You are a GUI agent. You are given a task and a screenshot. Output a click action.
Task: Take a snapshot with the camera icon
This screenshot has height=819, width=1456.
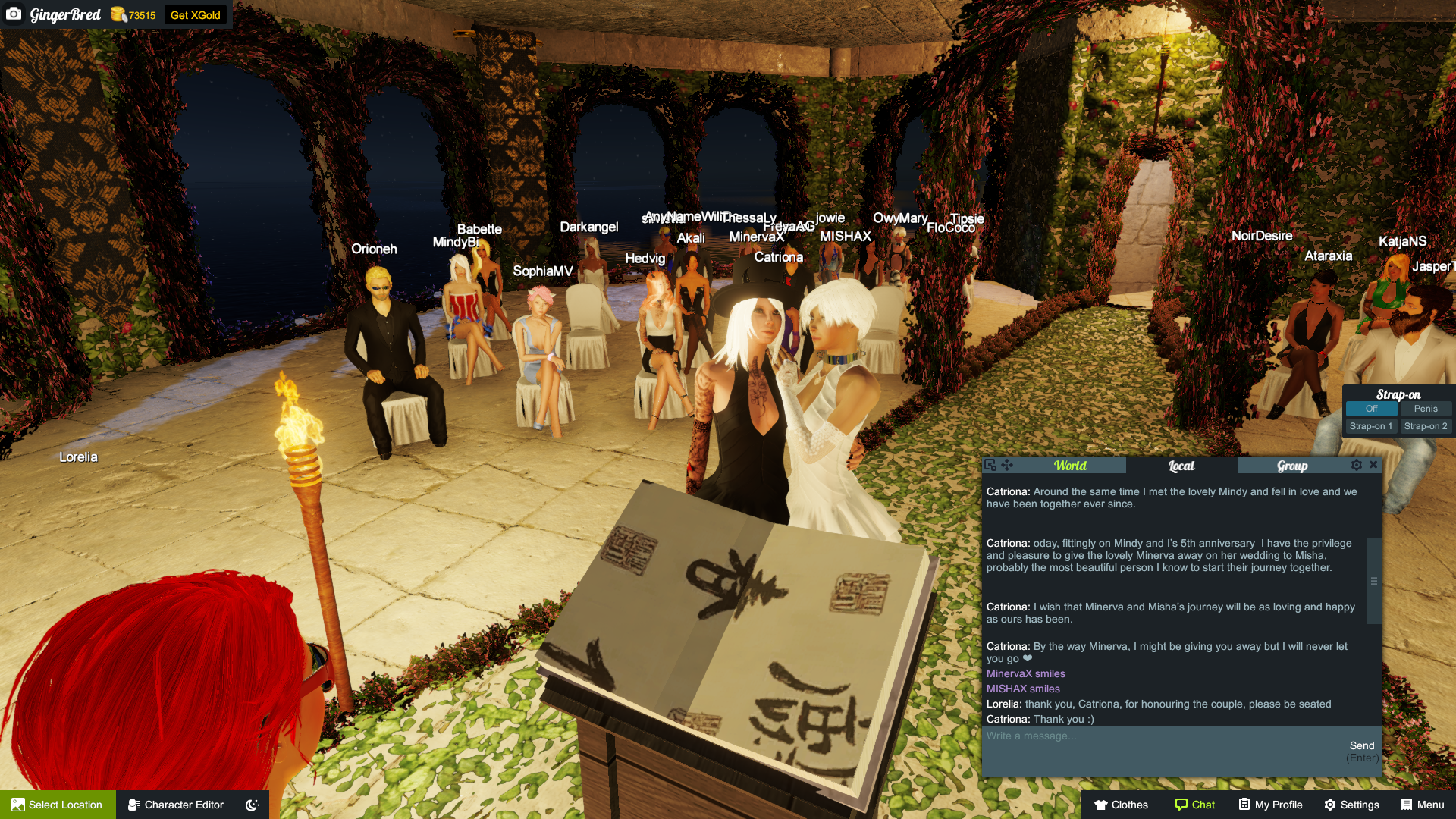(14, 14)
